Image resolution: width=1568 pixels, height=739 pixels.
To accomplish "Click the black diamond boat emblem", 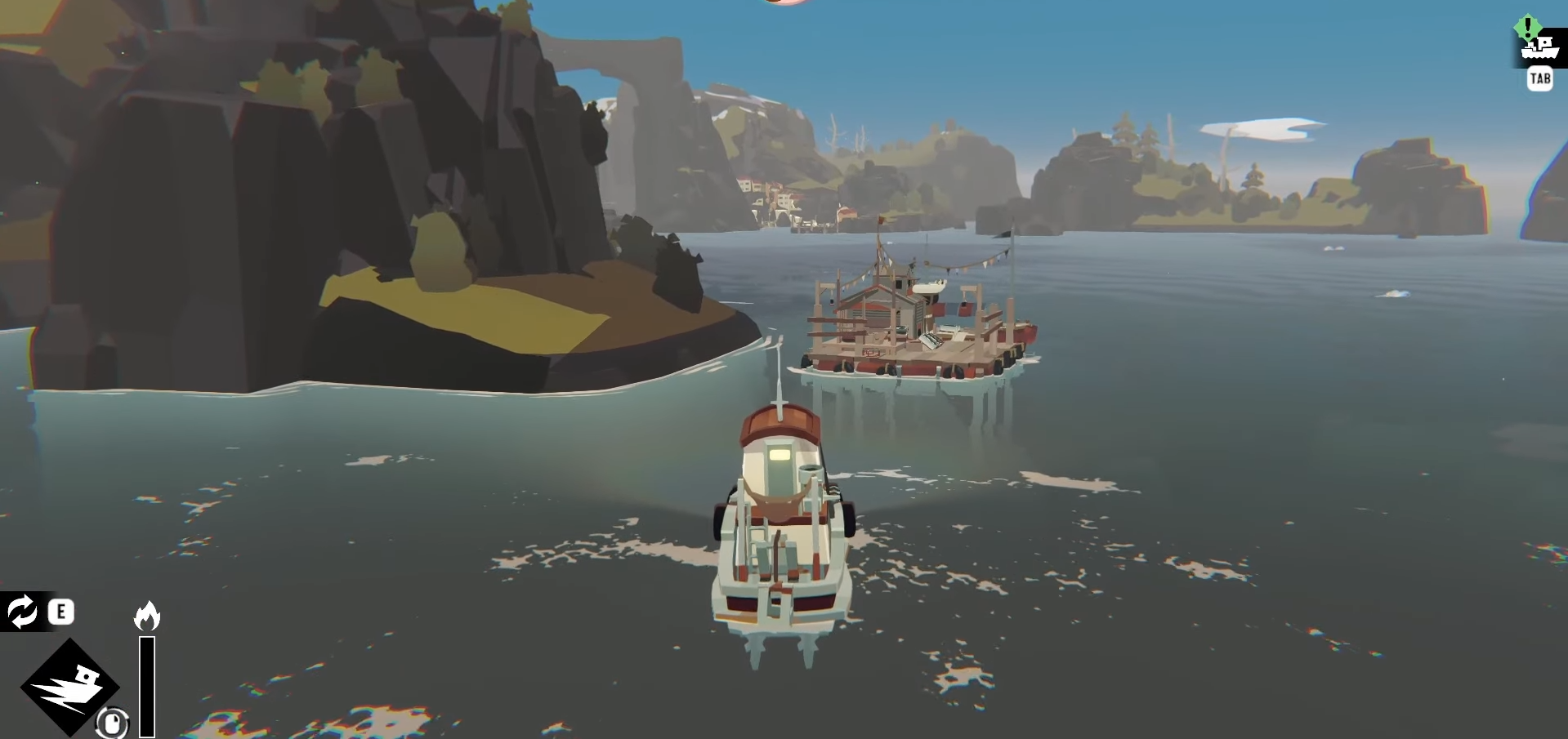I will [x=70, y=686].
